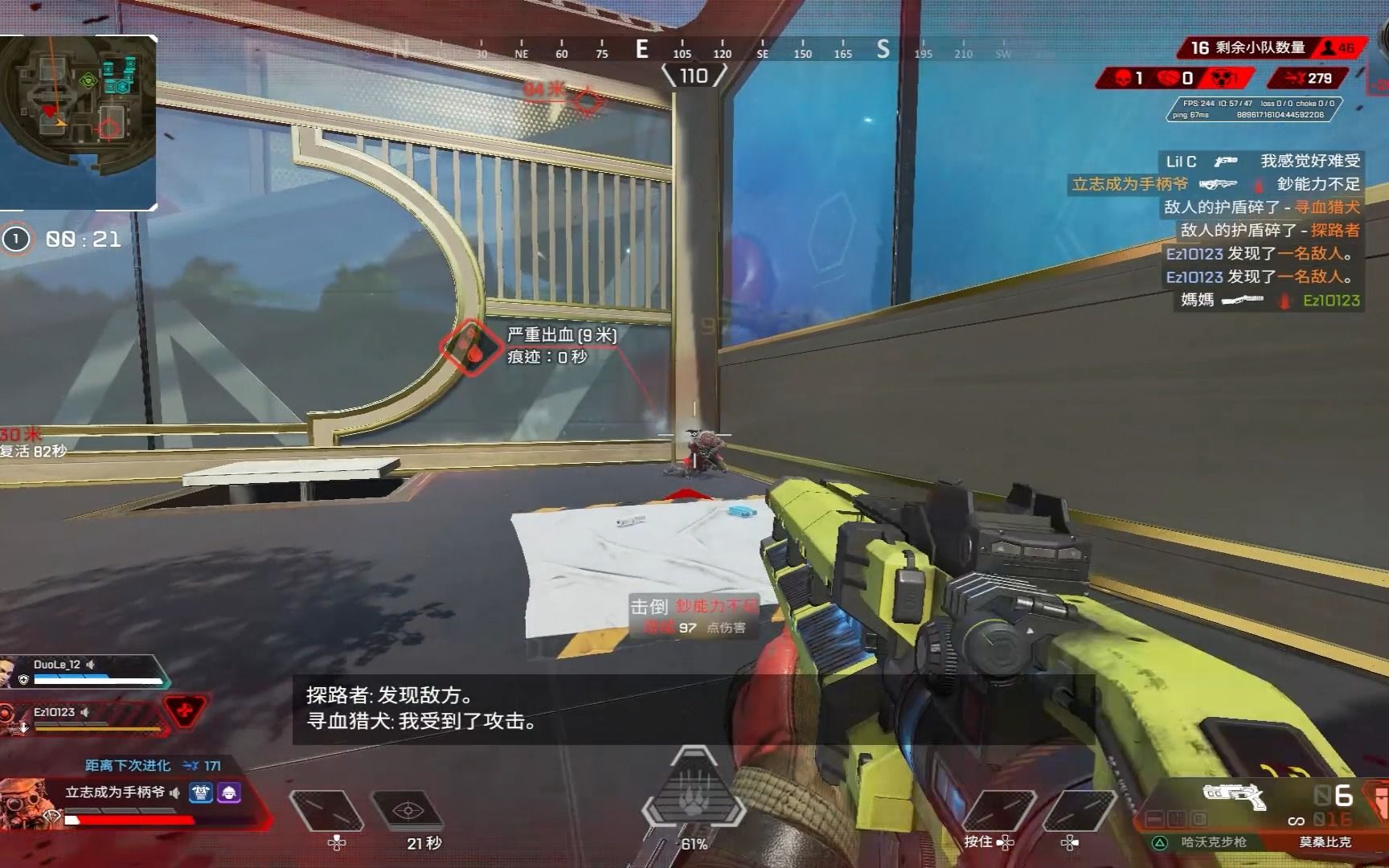Open the infinity ammo indicator on Mozambique
Image resolution: width=1389 pixels, height=868 pixels.
1296,821
